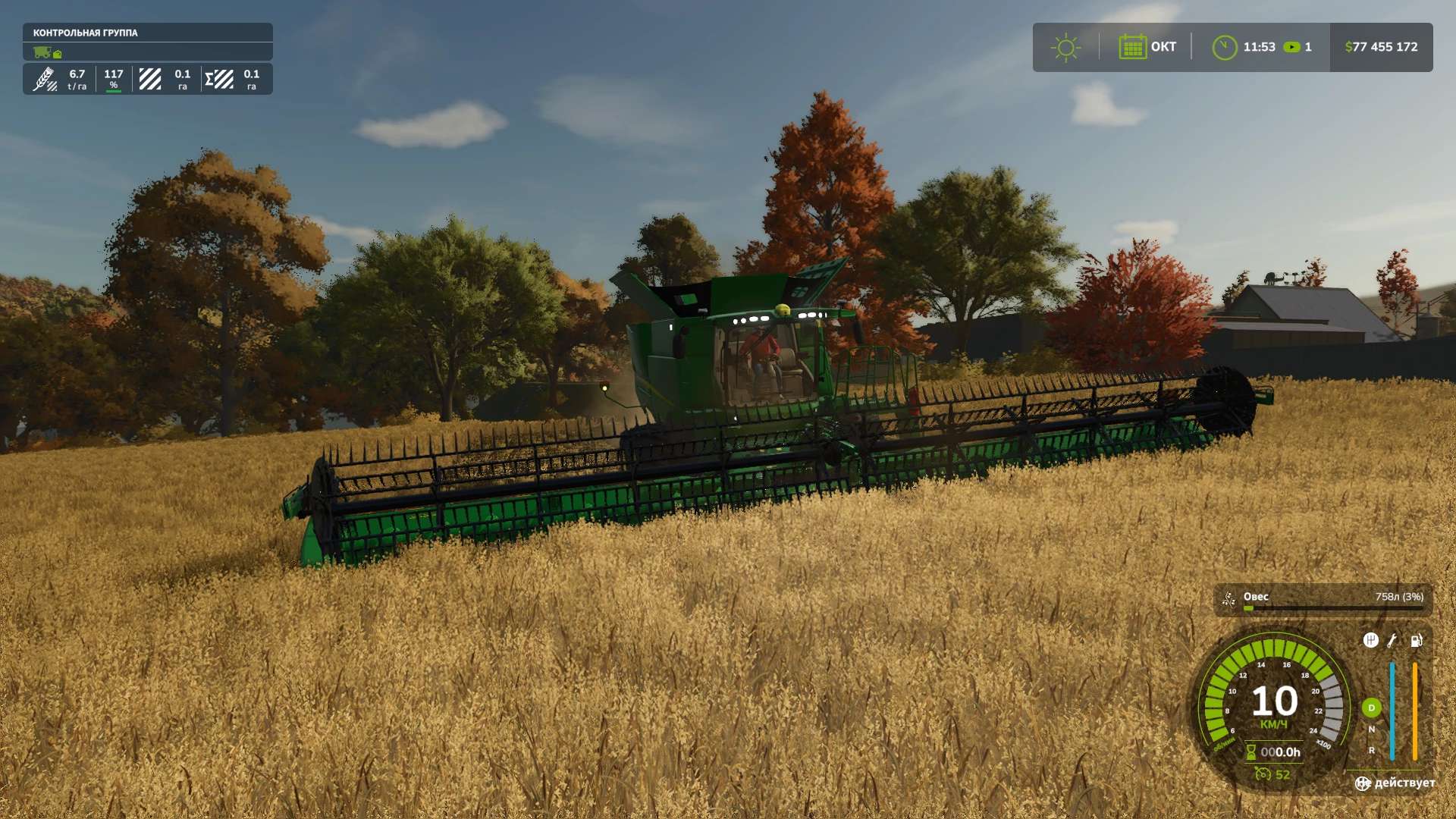Click the Овес crop fill icon

1228,600
